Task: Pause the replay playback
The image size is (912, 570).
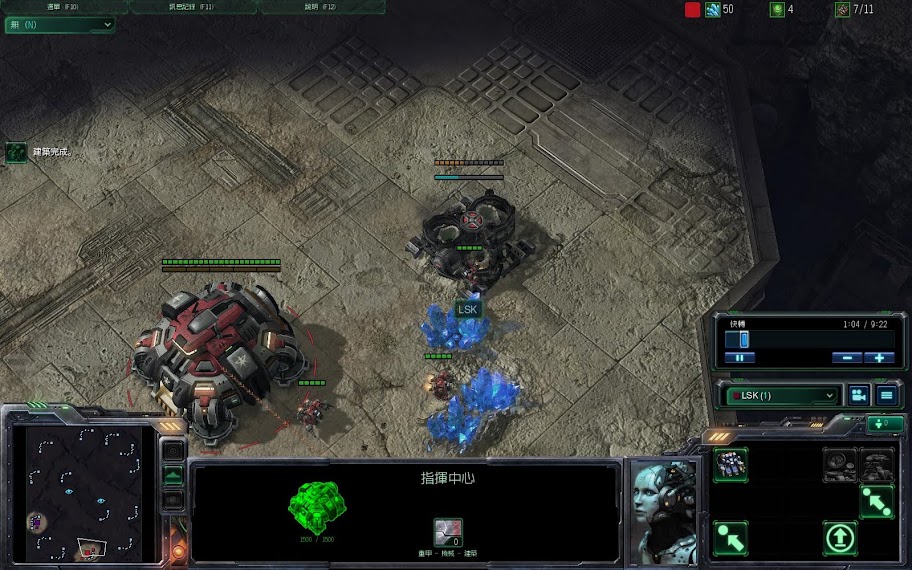Action: click(740, 357)
